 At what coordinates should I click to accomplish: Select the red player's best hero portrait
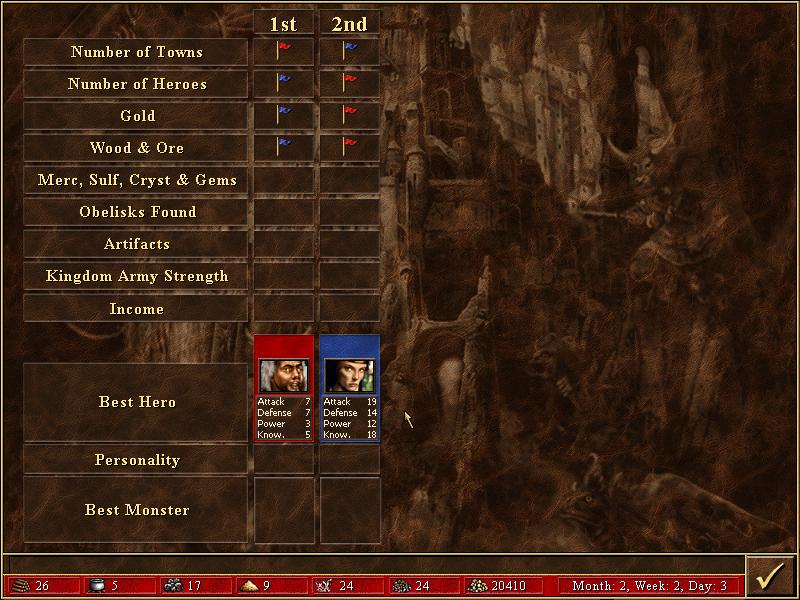point(284,375)
